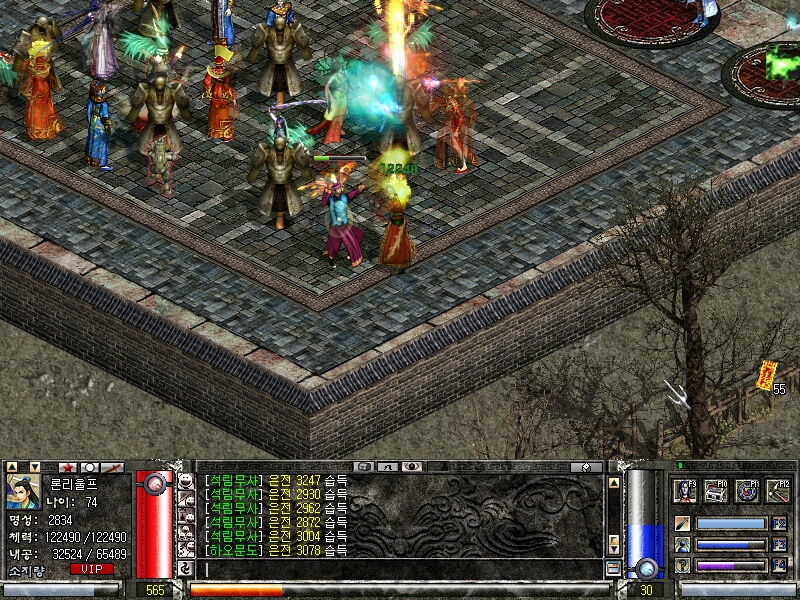Toggle the window button below chat scrollbar
The height and width of the screenshot is (600, 800).
click(x=613, y=568)
